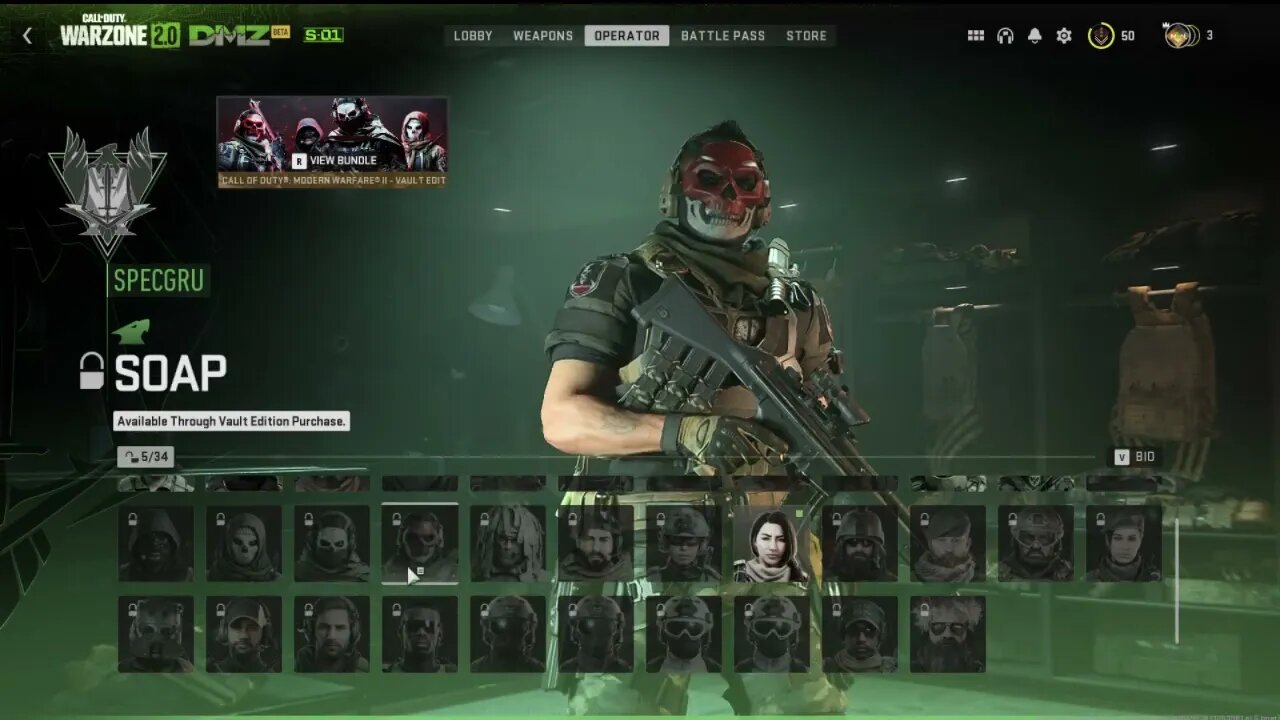
Task: Switch to the WEAPONS tab
Action: [542, 35]
